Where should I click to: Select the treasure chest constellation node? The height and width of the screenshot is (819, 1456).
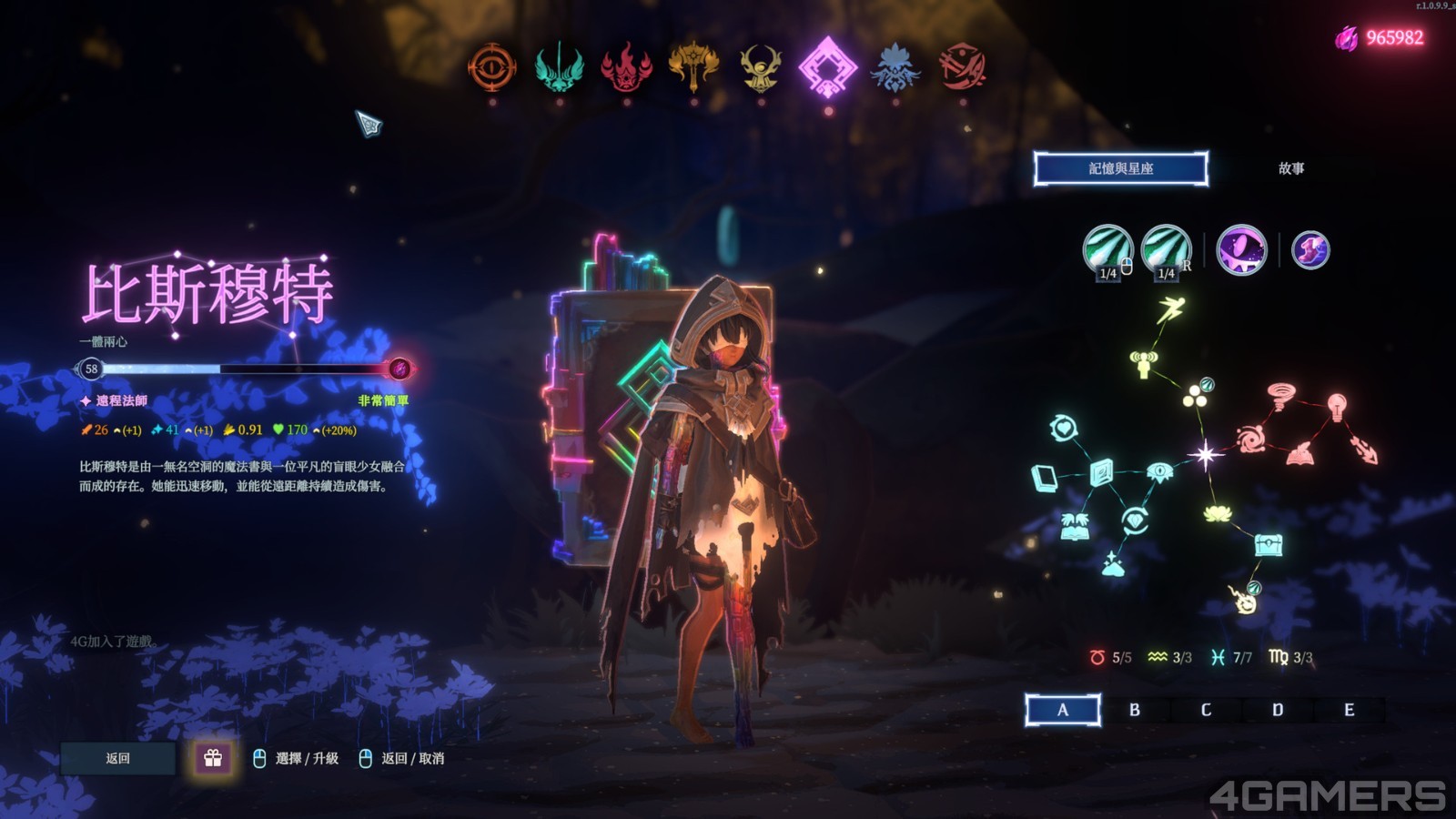[x=1269, y=545]
